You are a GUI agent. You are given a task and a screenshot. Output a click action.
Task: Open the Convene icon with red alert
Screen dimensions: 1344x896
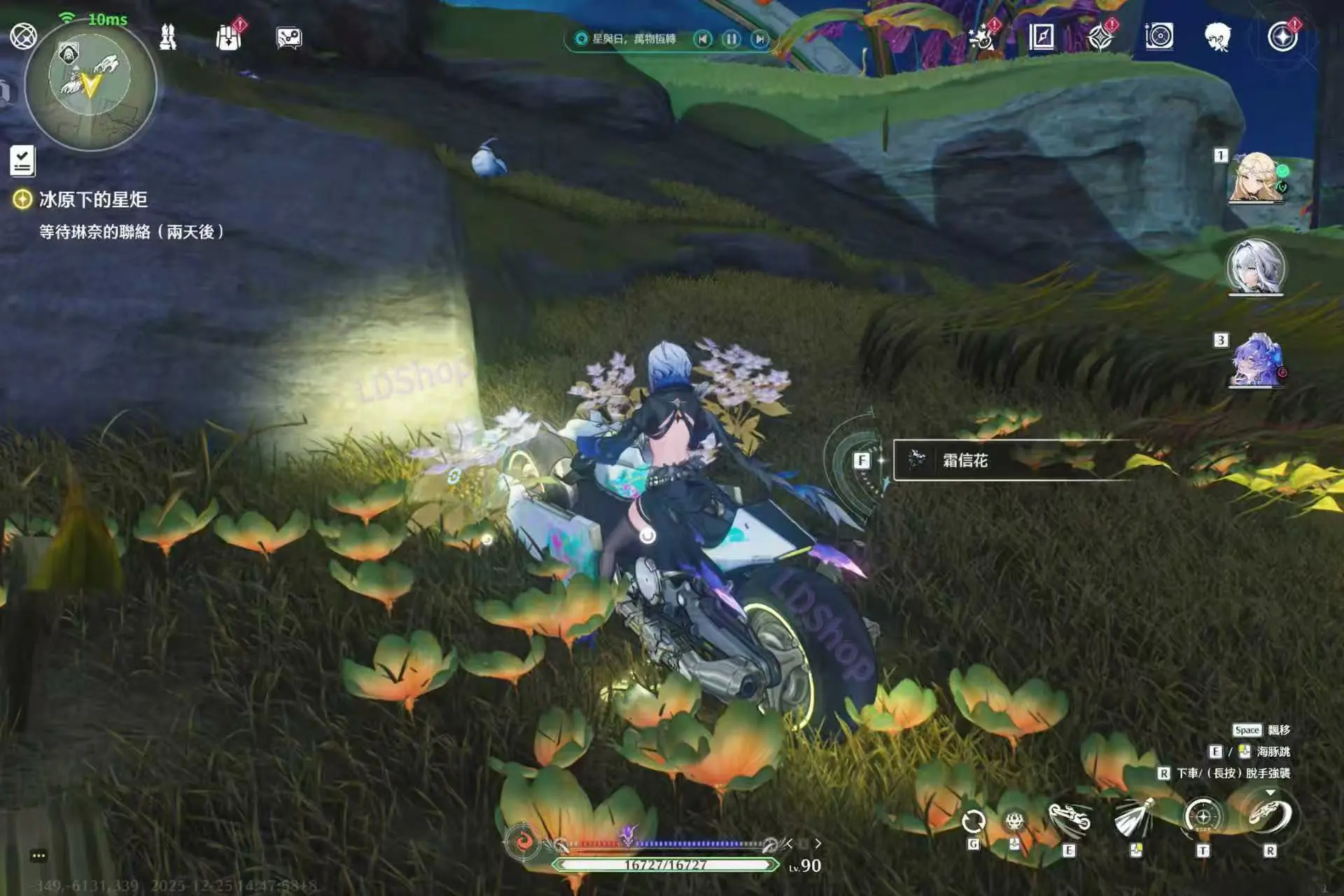coord(1282,36)
